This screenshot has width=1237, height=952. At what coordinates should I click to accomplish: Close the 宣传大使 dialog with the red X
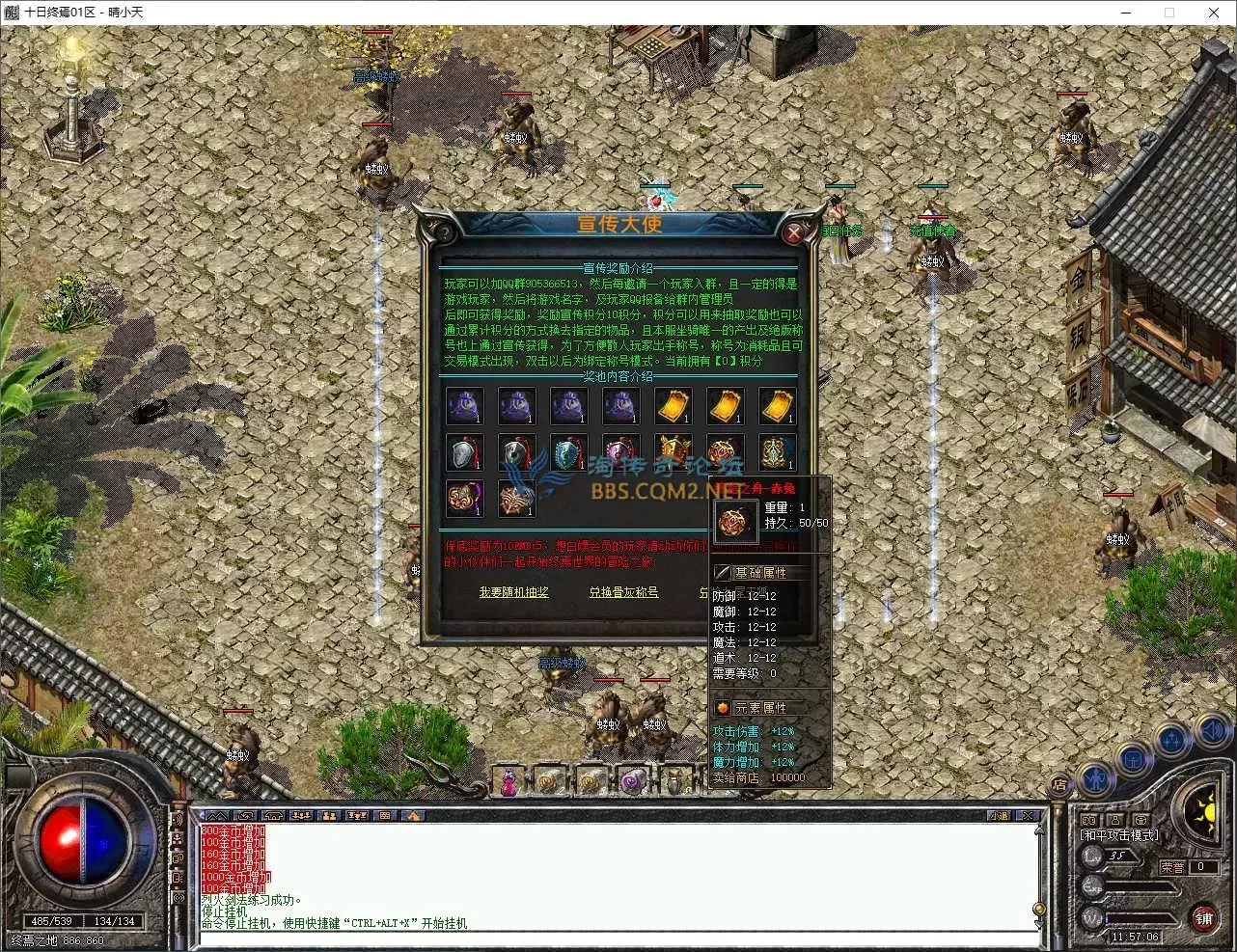[793, 233]
